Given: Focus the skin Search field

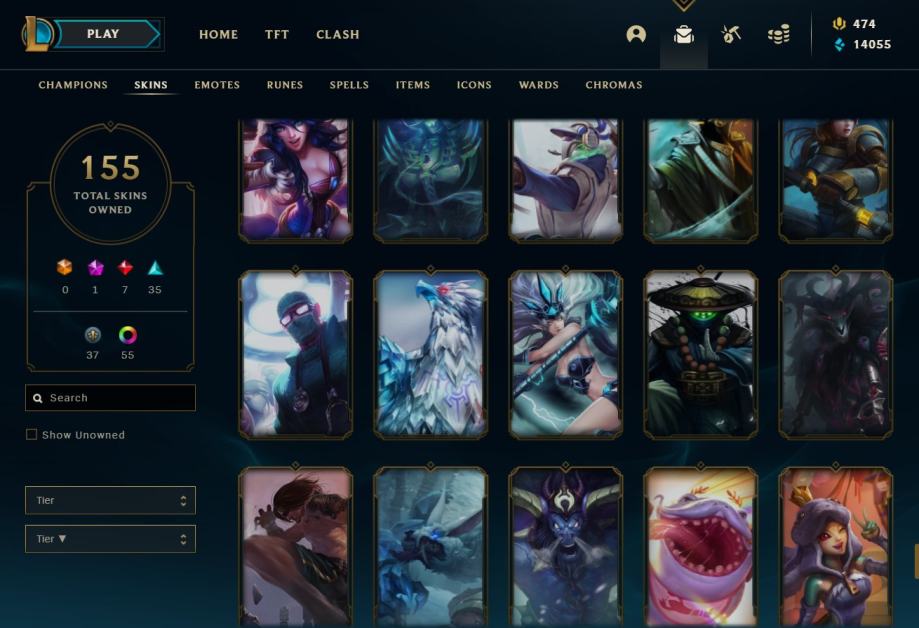Looking at the screenshot, I should point(118,398).
